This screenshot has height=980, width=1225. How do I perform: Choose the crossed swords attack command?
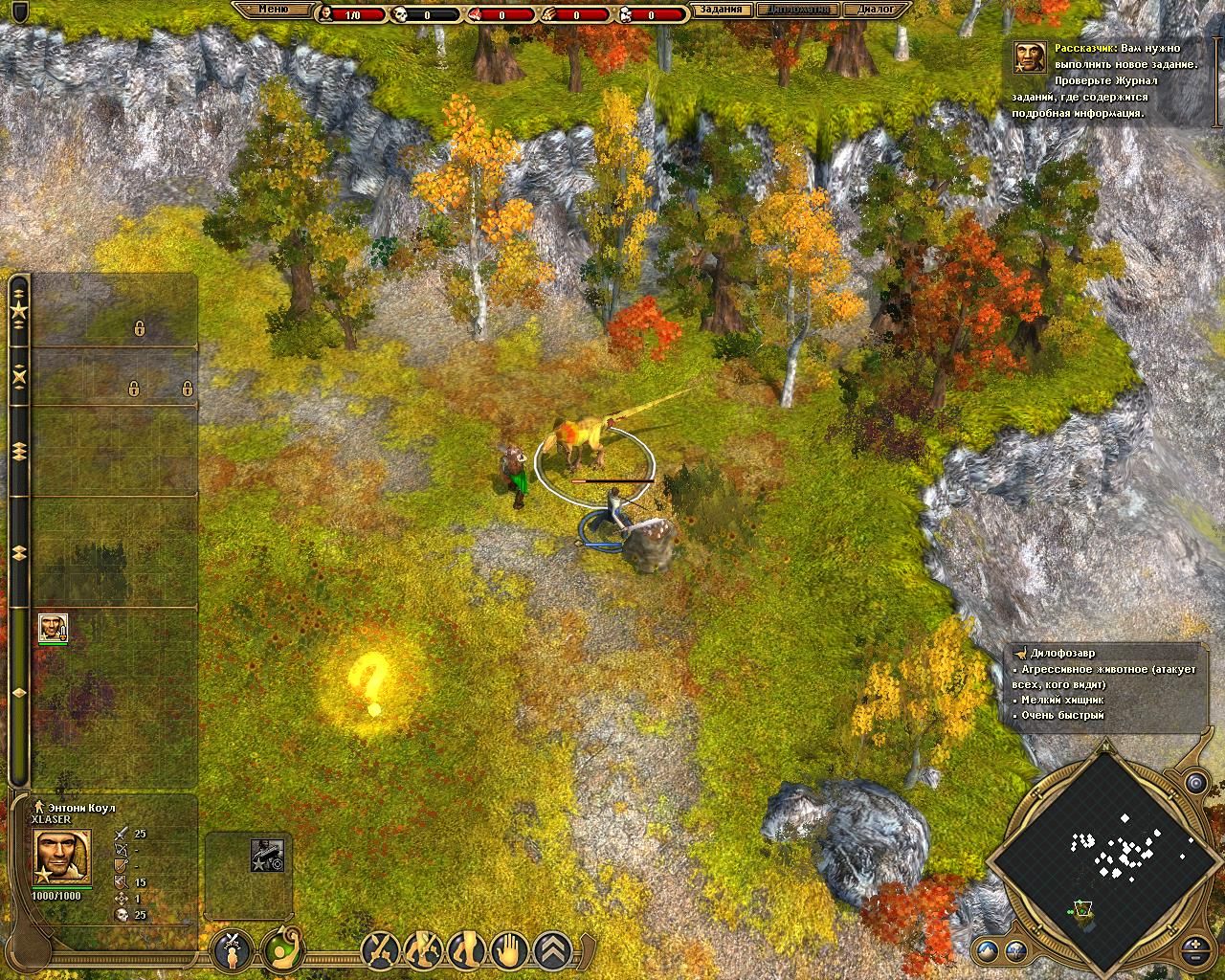[x=380, y=950]
